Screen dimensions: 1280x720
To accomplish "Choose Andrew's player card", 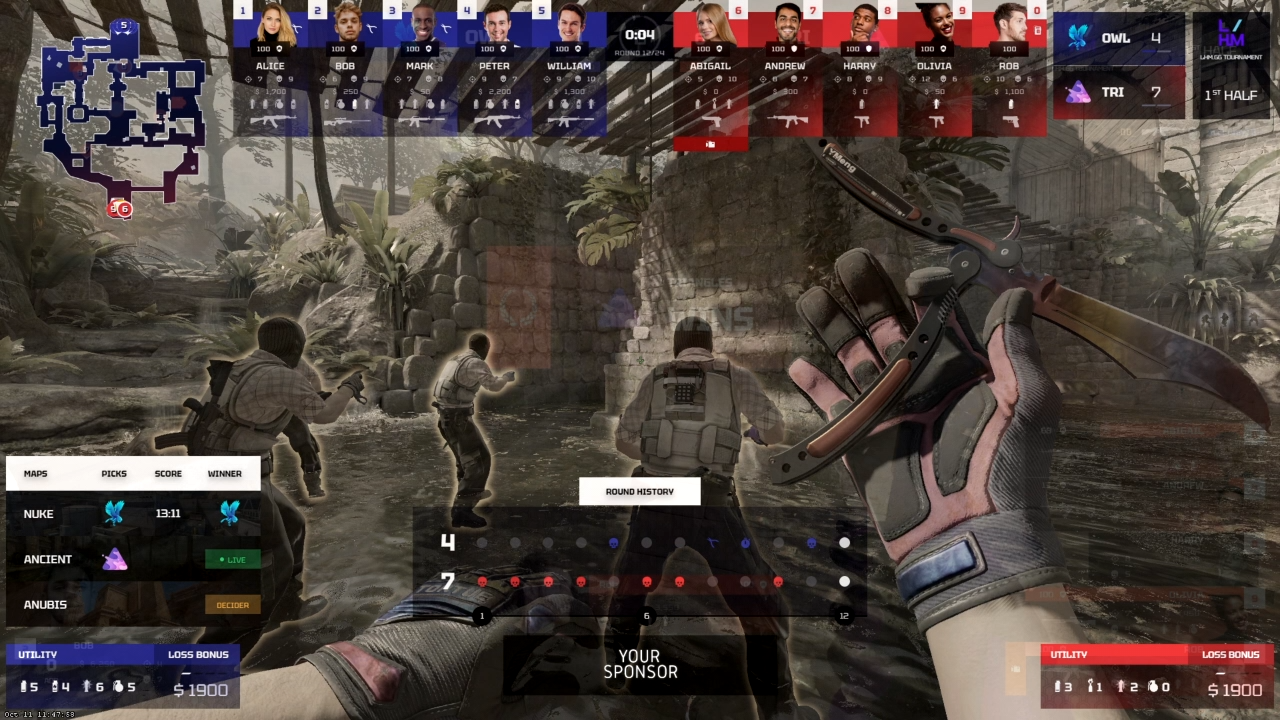I will 785,70.
